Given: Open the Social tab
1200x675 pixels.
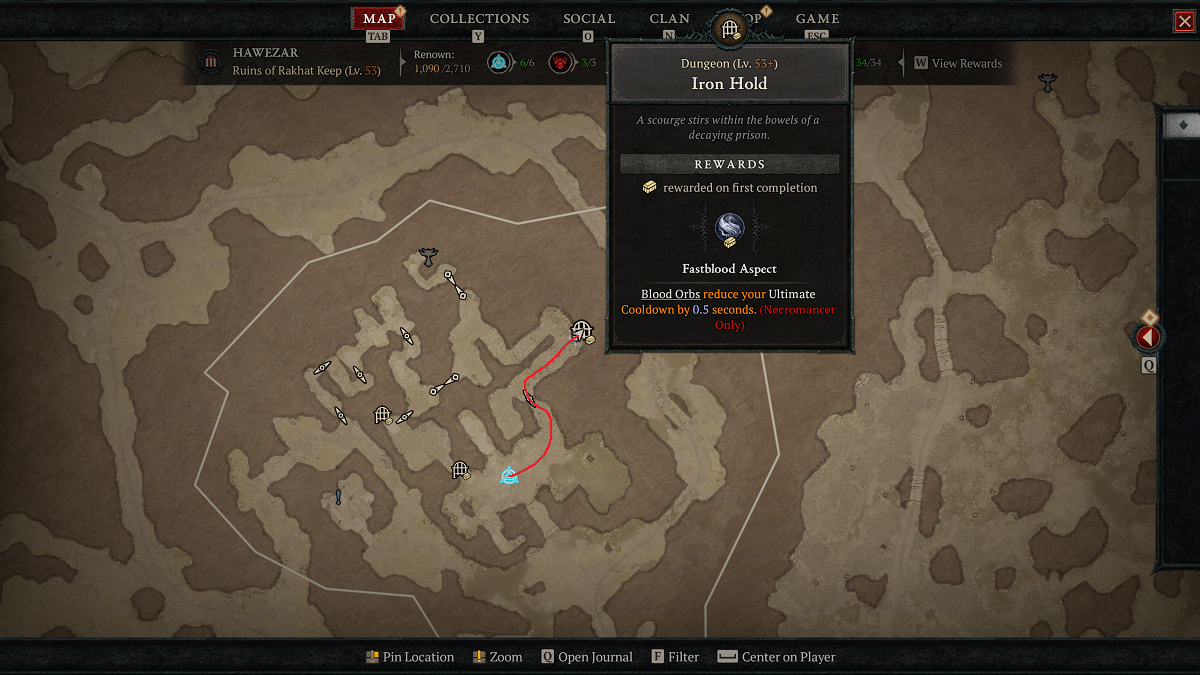Looking at the screenshot, I should point(589,19).
